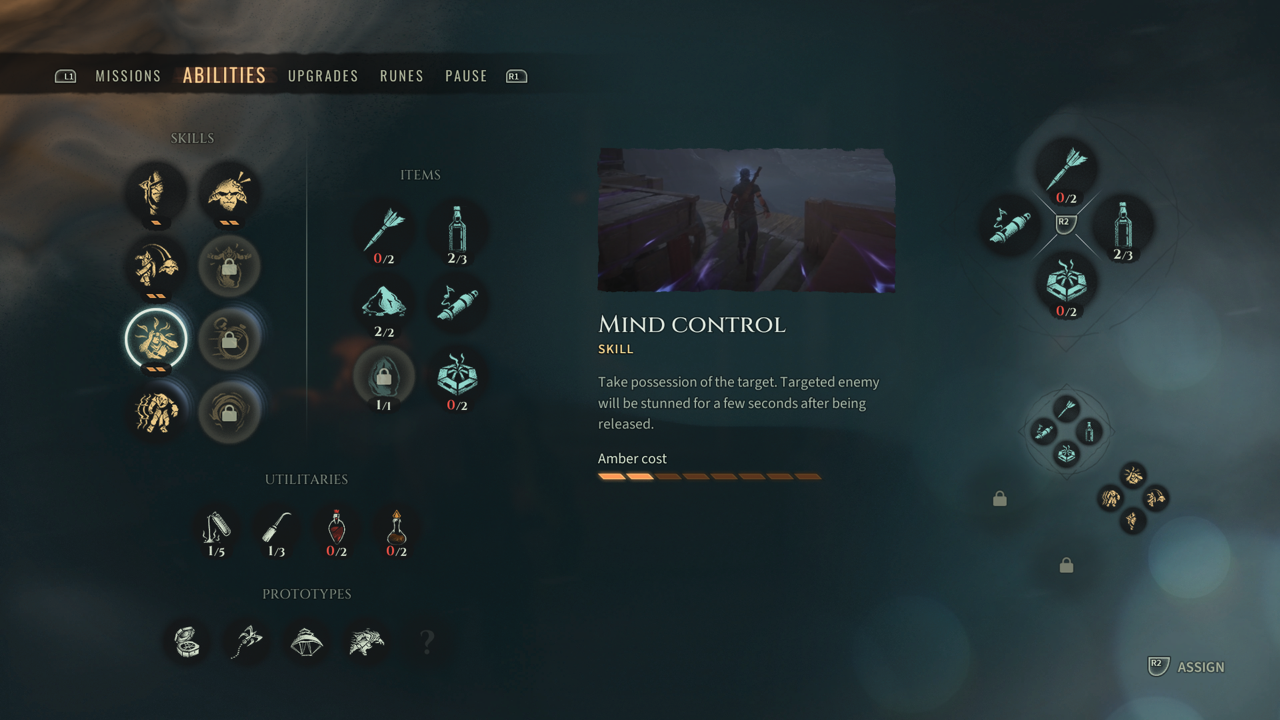Click the Assign button

click(1187, 667)
